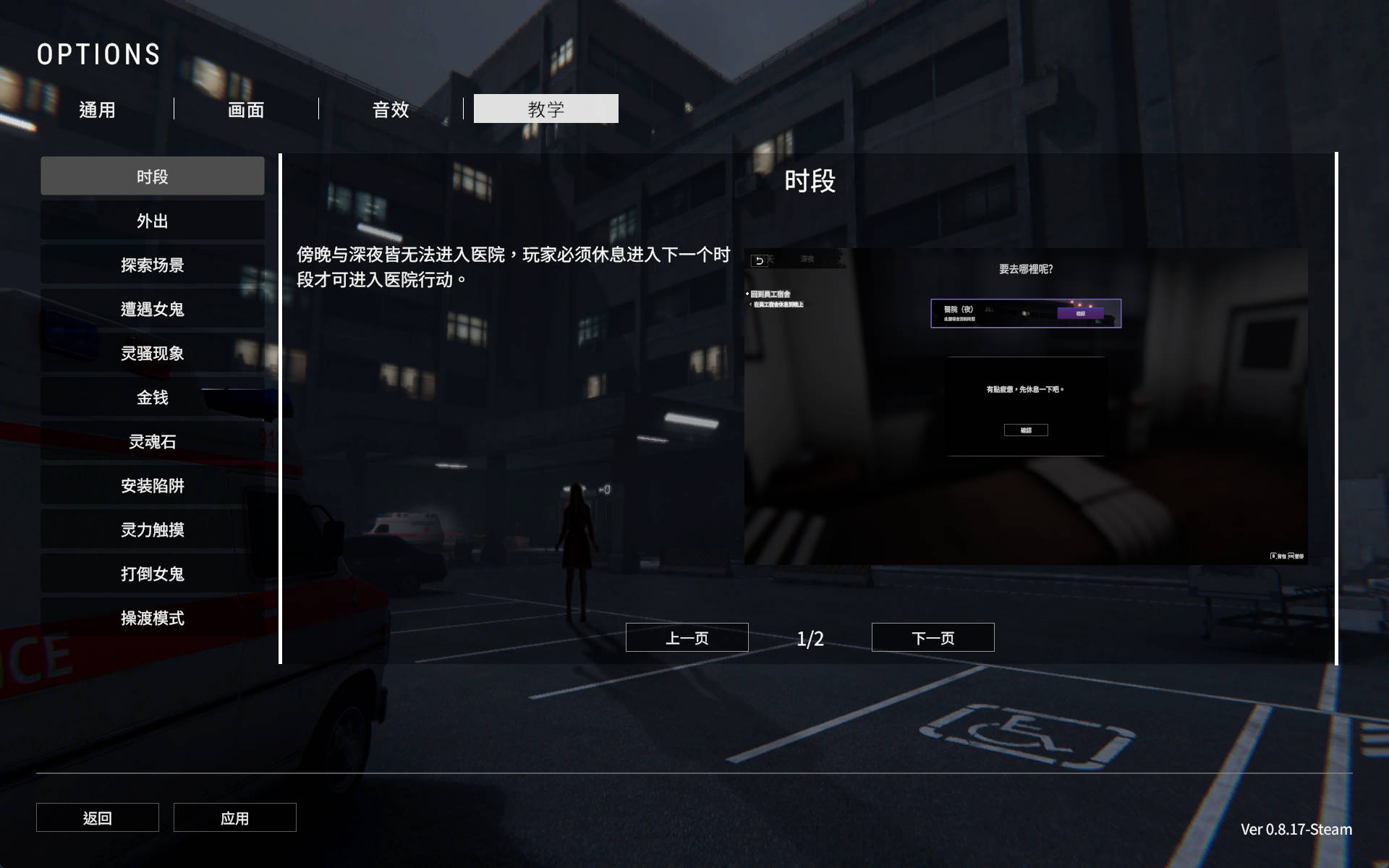This screenshot has width=1389, height=868.
Task: Go to previous page with 上一页
Action: pyautogui.click(x=687, y=637)
